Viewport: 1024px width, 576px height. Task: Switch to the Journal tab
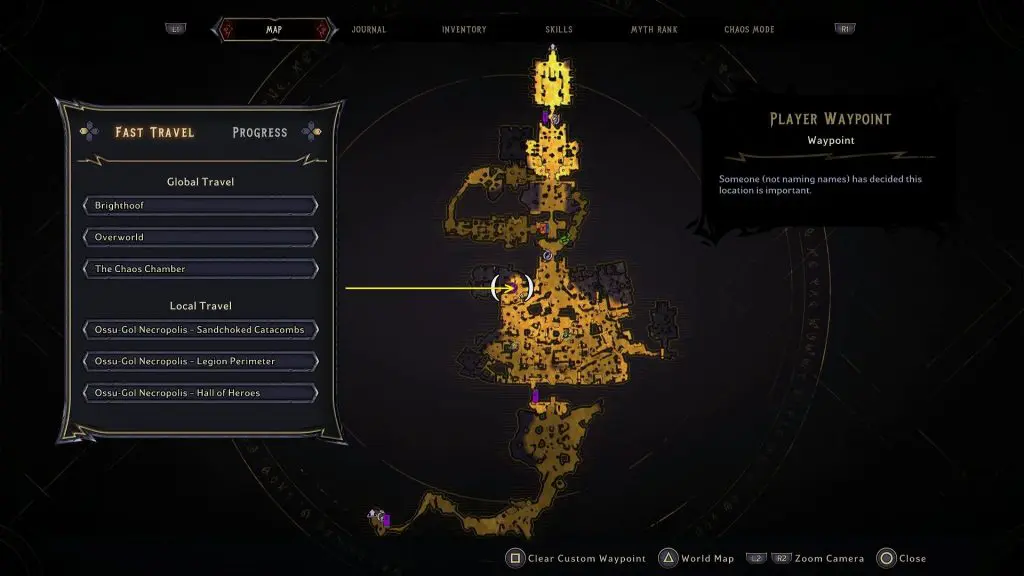coord(369,30)
